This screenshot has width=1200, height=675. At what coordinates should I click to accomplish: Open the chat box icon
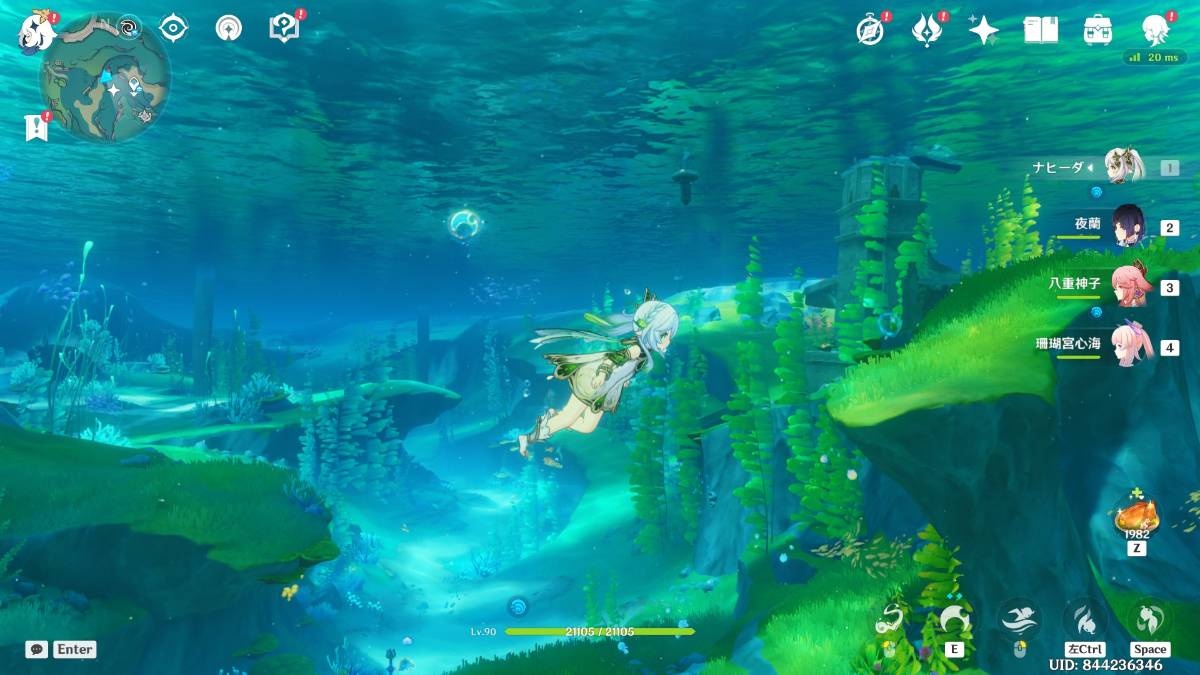point(37,649)
